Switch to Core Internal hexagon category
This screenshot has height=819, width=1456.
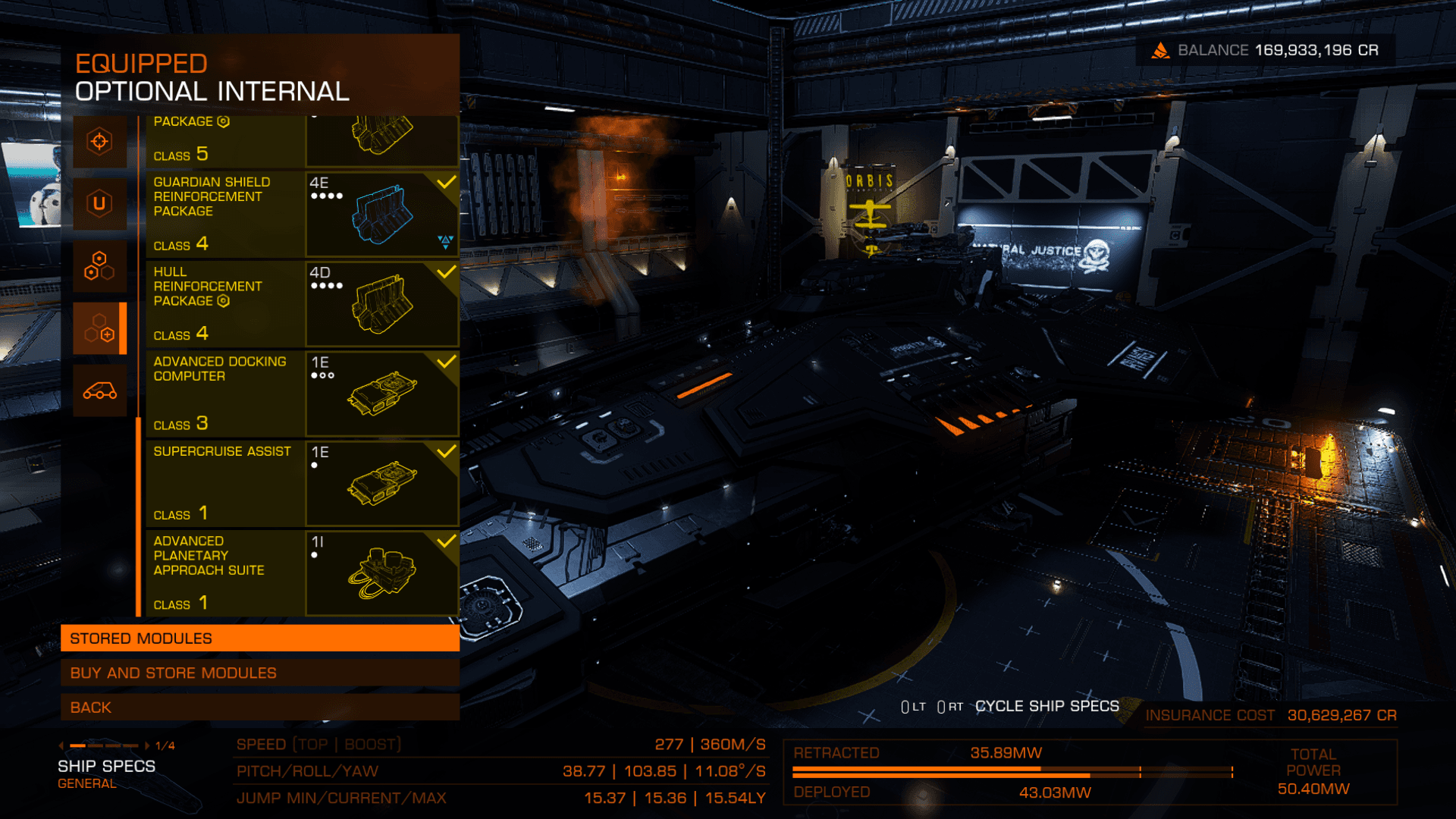[99, 266]
